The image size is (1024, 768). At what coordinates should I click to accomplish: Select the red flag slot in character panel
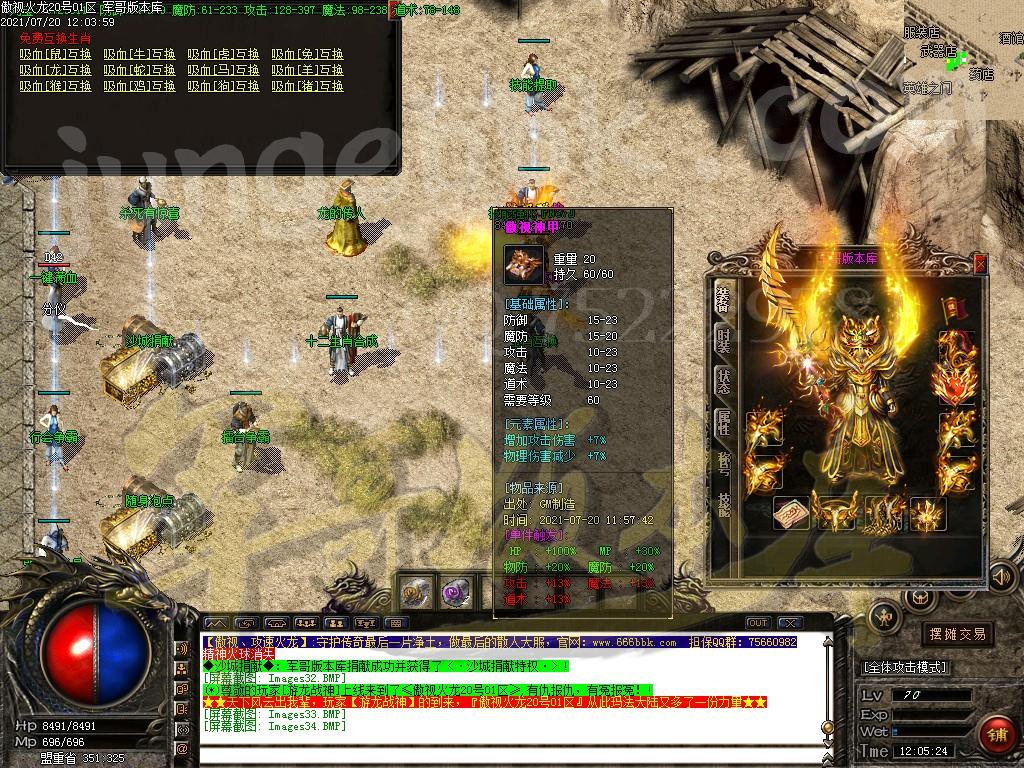coord(951,309)
